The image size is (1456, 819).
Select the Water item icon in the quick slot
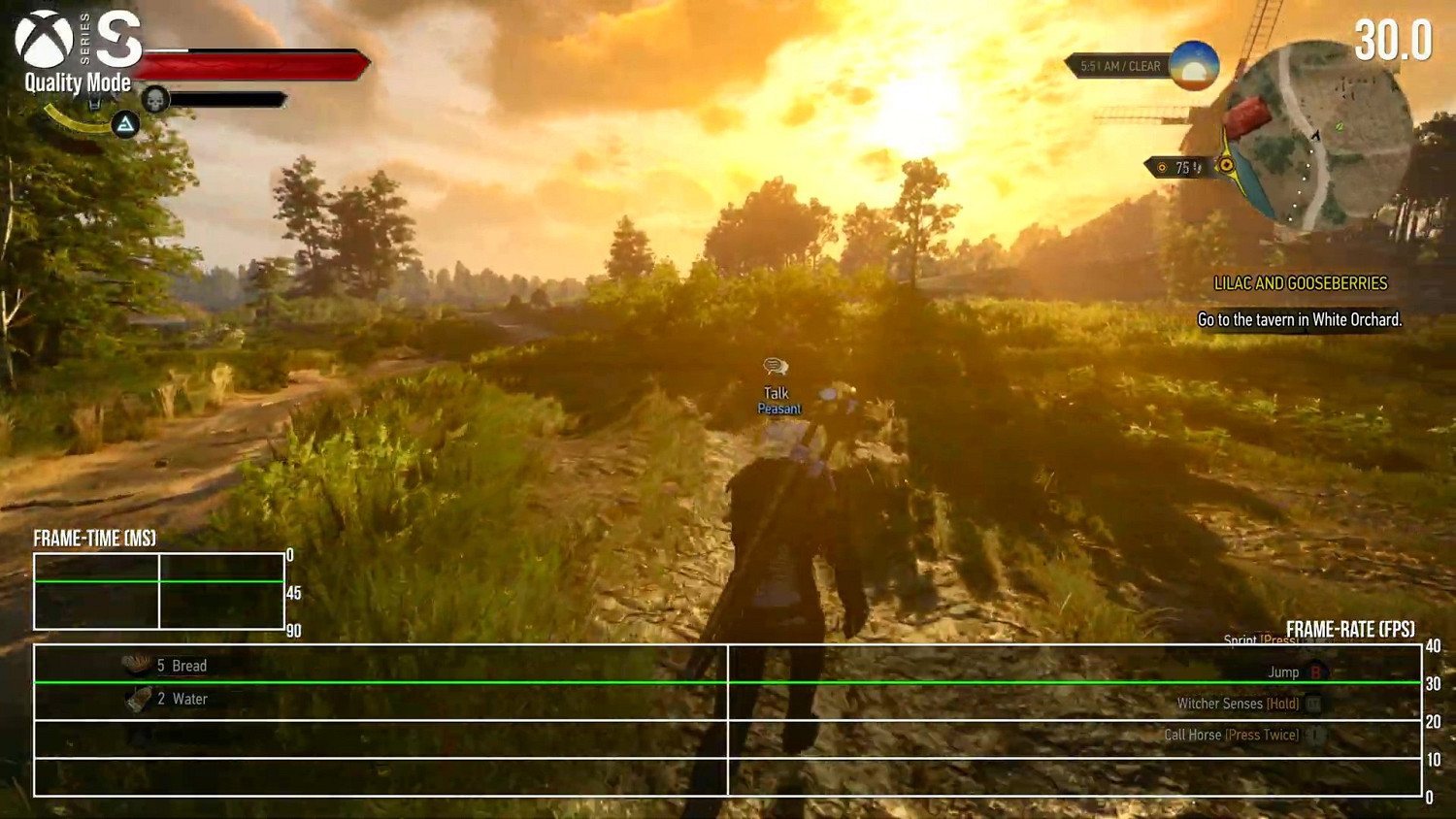(136, 698)
